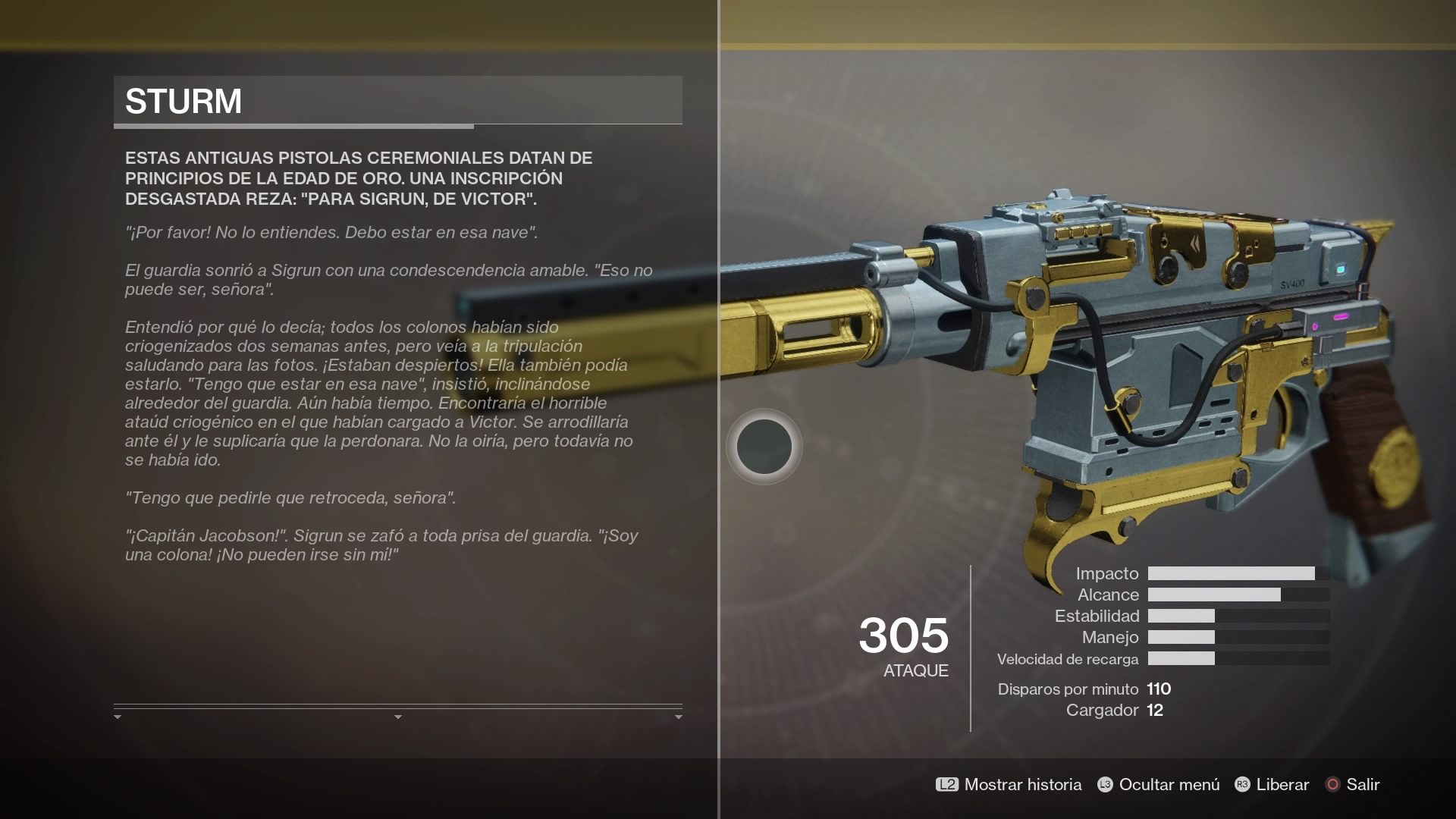Click the L3 button icon beside Ocultar menú
The image size is (1456, 819).
pyautogui.click(x=1103, y=785)
